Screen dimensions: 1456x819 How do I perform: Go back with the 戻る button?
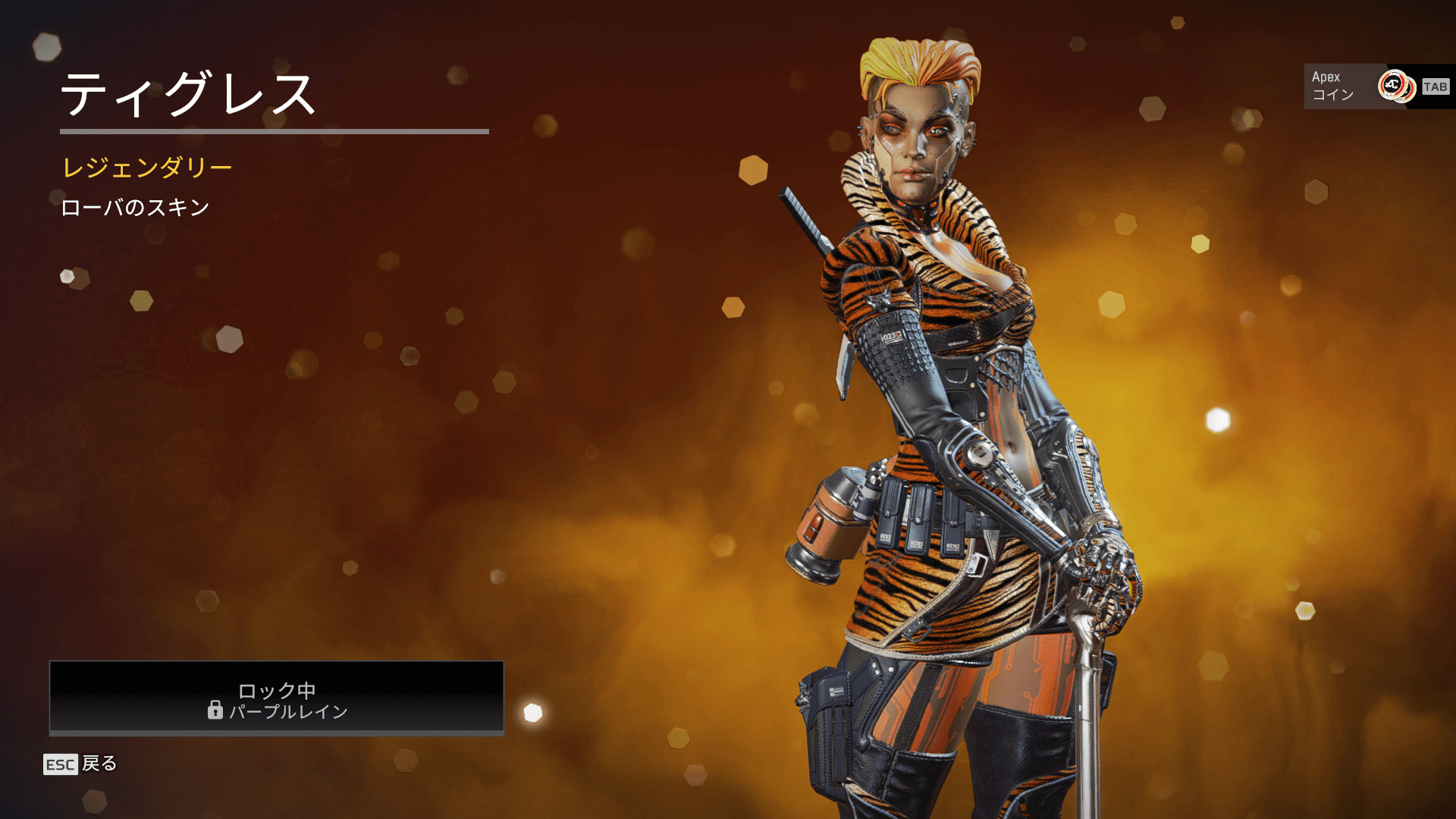(x=80, y=764)
